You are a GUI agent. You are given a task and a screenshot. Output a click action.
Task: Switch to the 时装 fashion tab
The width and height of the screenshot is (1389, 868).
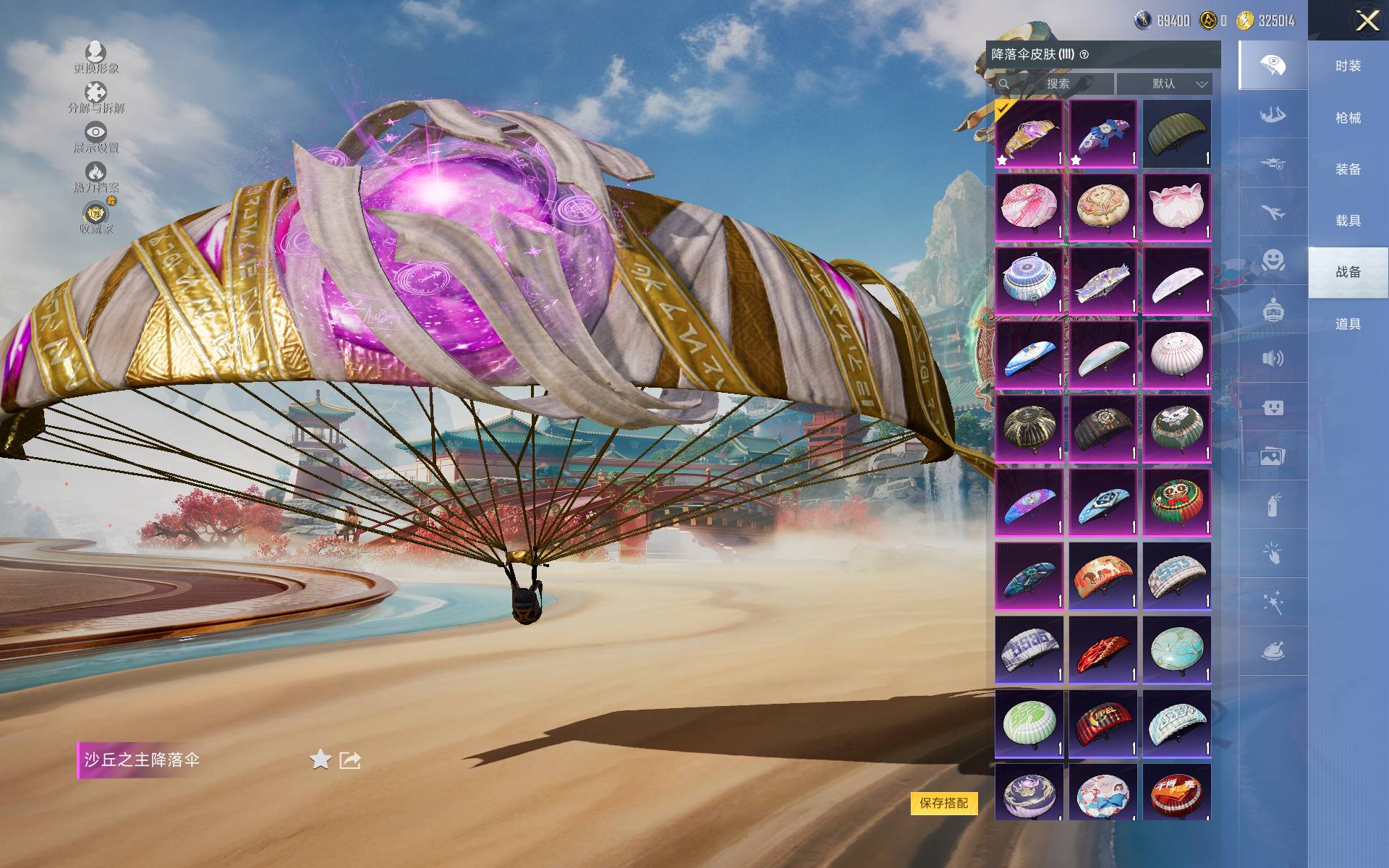point(1348,66)
